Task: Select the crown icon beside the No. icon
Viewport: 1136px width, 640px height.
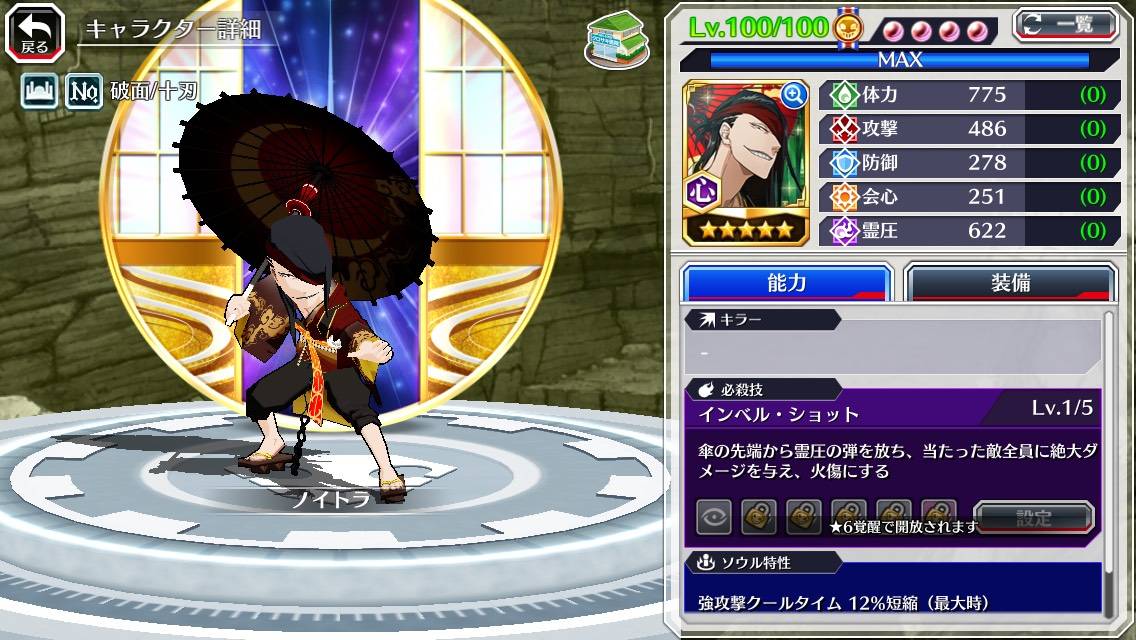Action: [x=38, y=92]
